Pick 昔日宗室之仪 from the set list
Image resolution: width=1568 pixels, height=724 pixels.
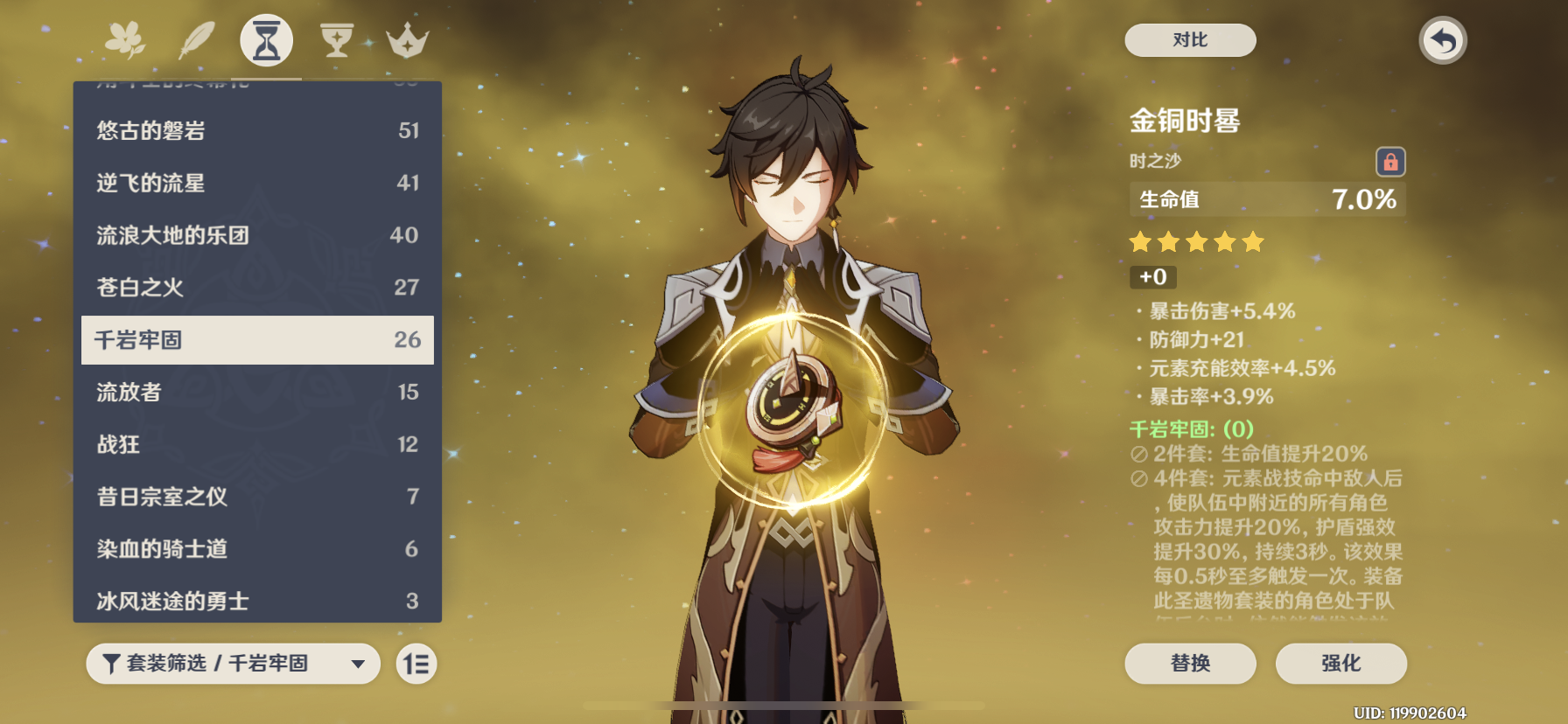(257, 497)
